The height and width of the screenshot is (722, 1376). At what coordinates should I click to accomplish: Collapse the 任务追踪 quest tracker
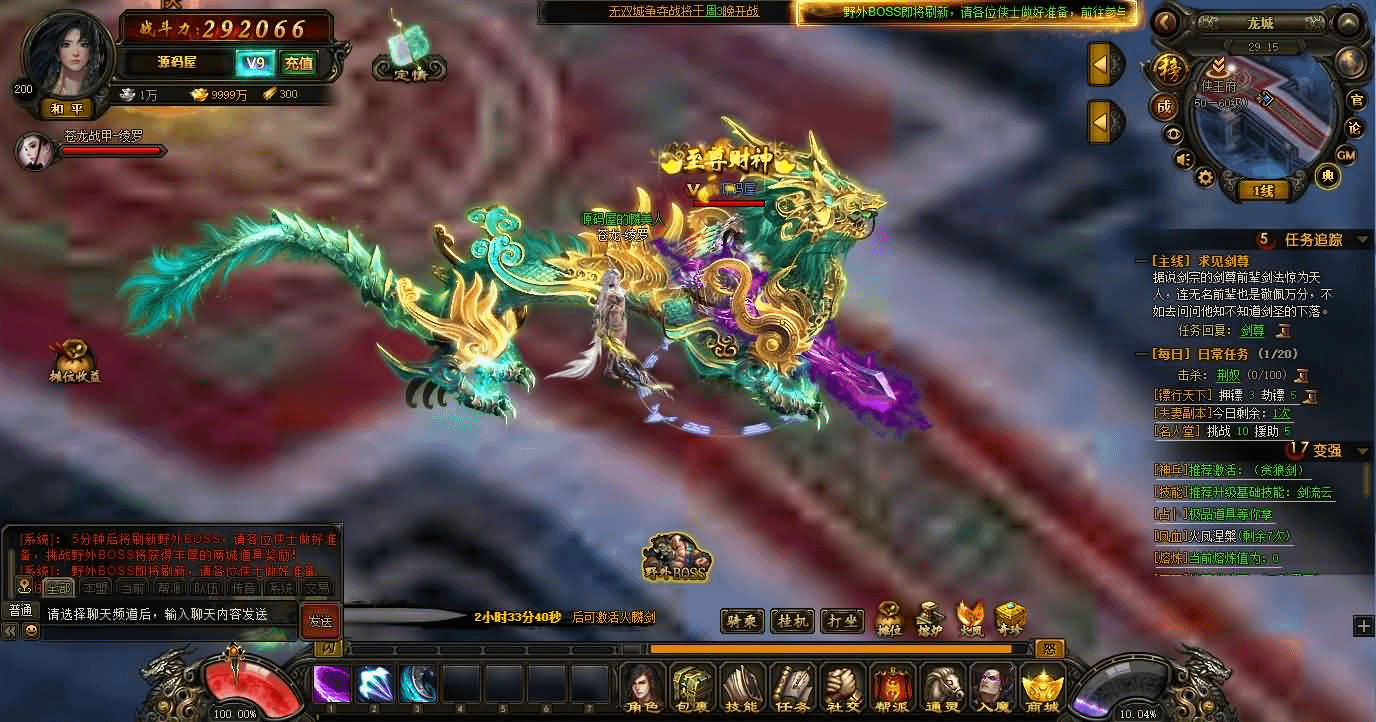pos(1362,240)
